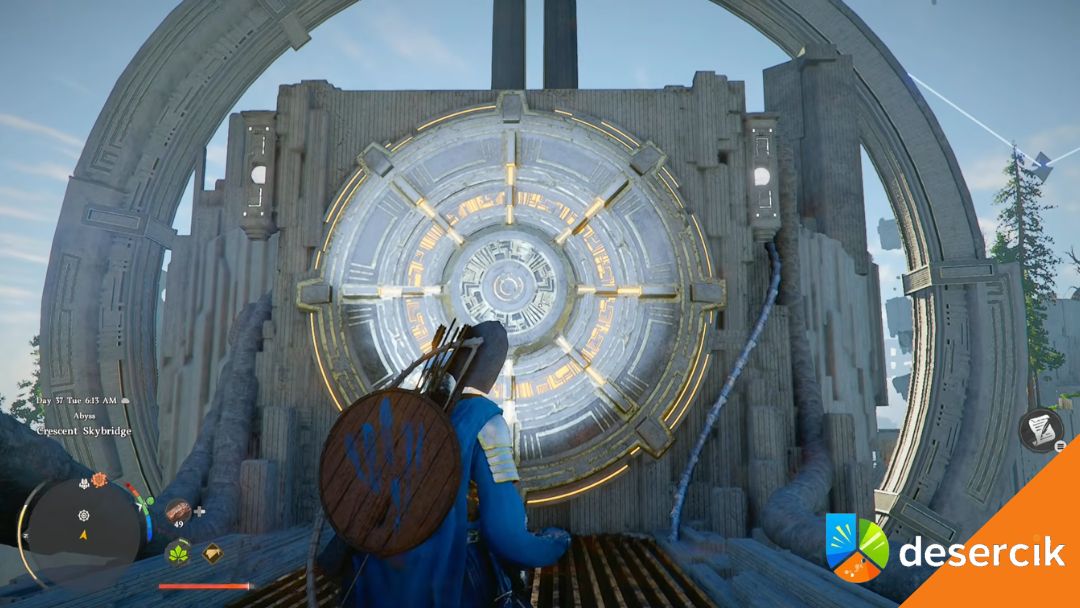Open the circular minimap
The image size is (1080, 608).
[84, 524]
